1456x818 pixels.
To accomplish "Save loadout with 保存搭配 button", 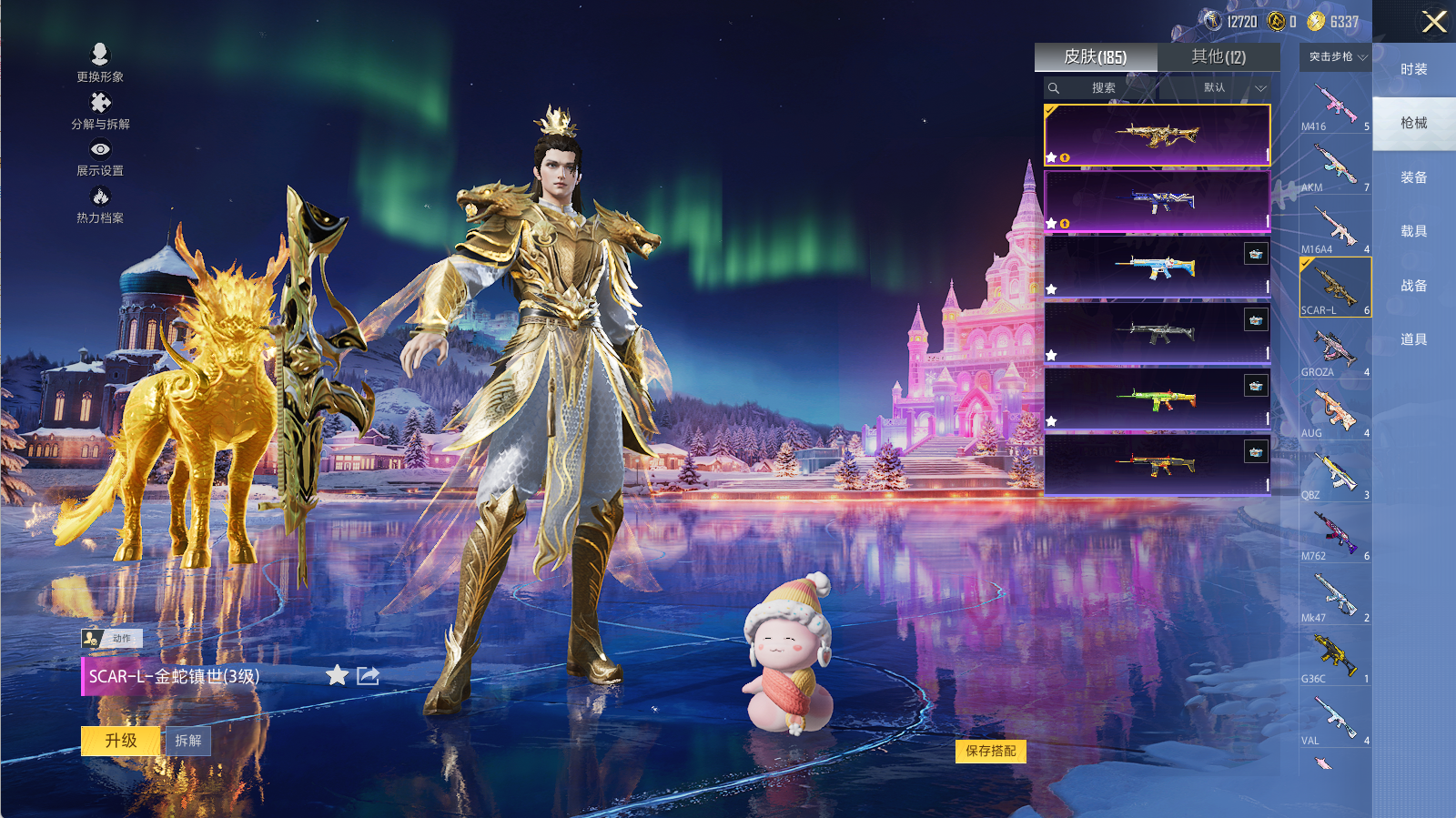I will (990, 752).
